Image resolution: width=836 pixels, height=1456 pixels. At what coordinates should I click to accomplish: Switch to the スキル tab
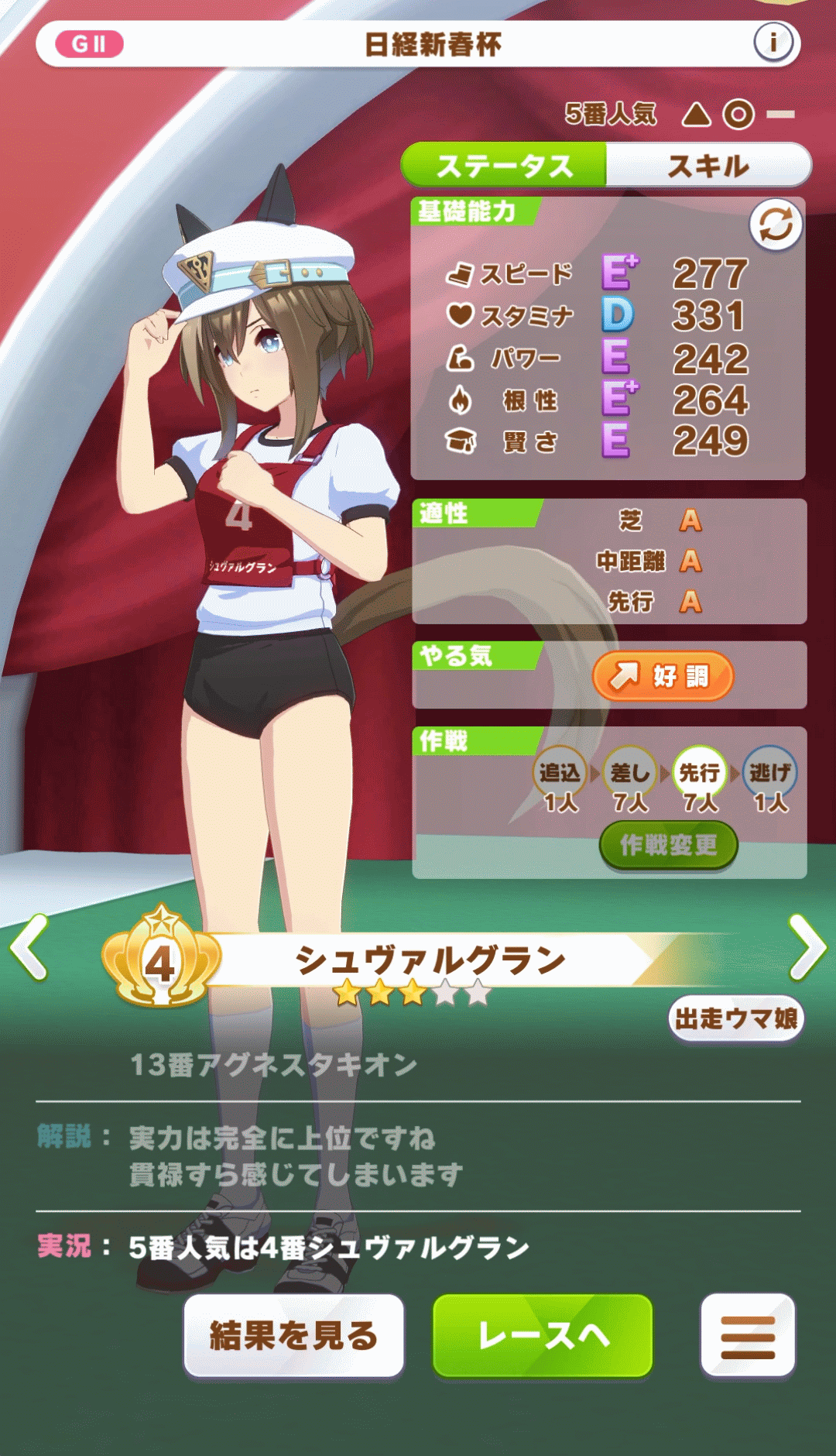pos(708,165)
